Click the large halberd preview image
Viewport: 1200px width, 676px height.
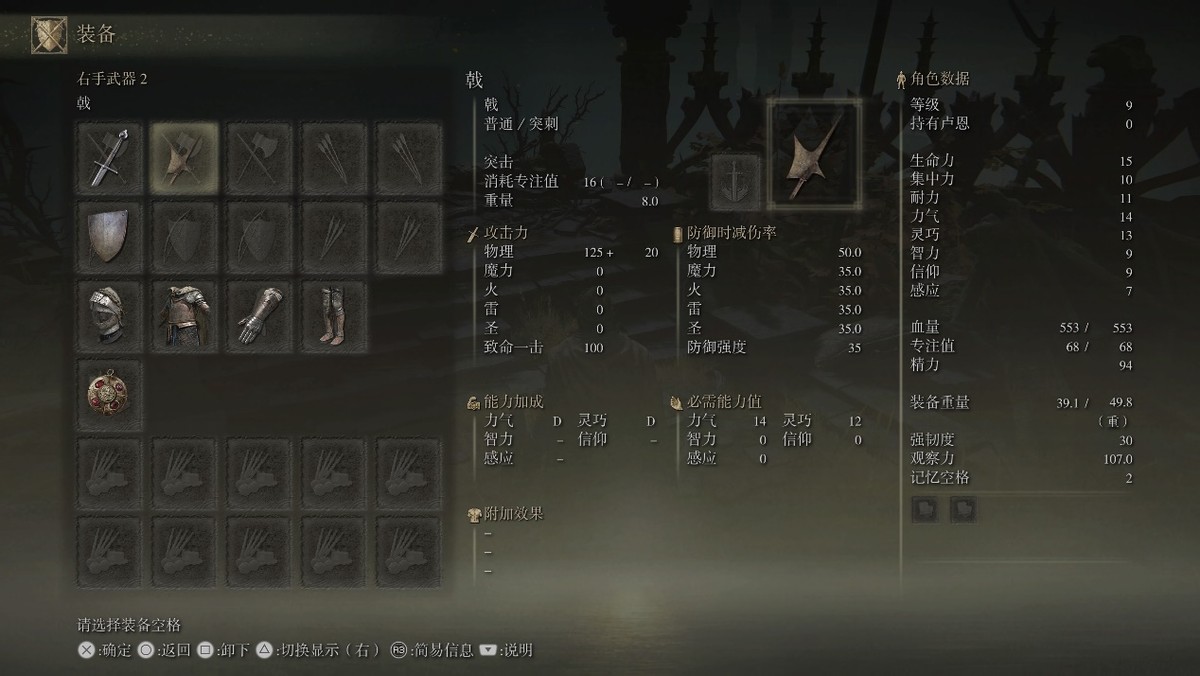(x=813, y=154)
